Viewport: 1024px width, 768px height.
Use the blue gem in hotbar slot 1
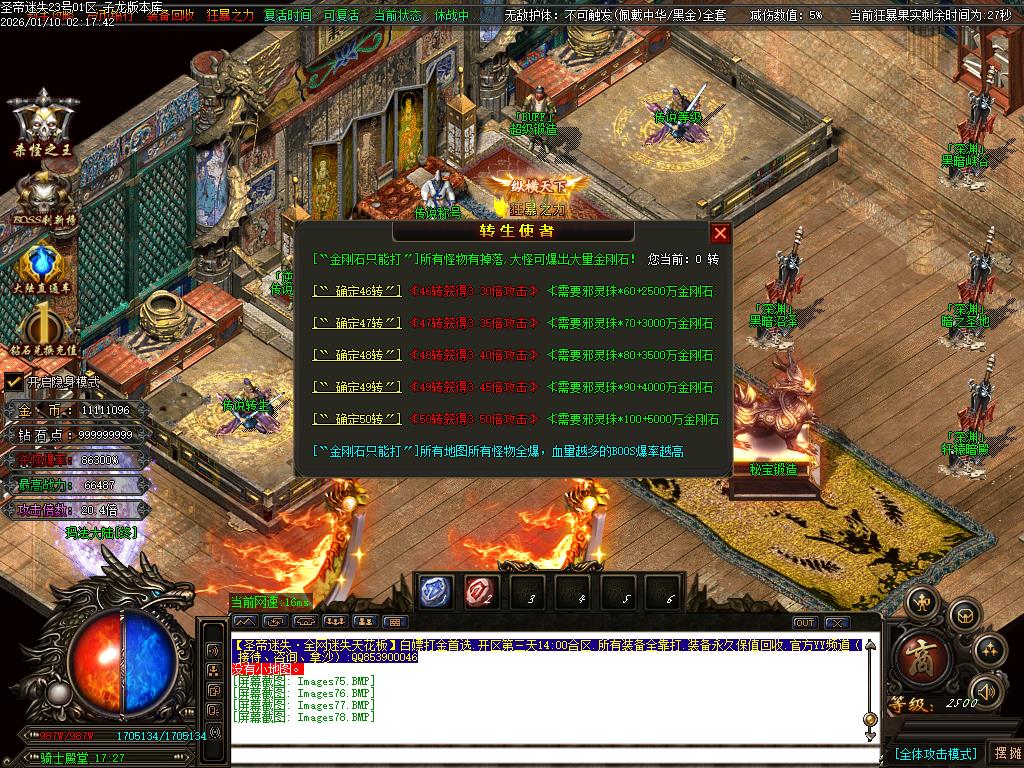(433, 592)
